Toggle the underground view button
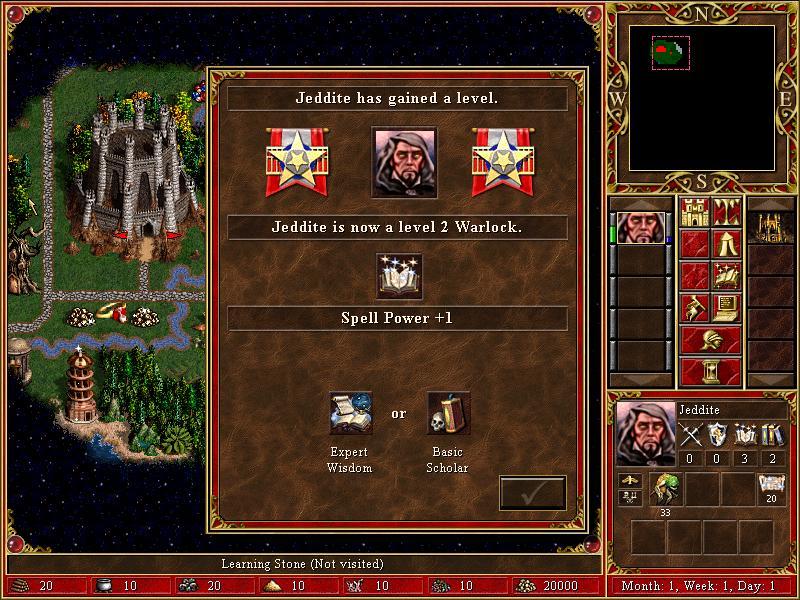 point(726,212)
